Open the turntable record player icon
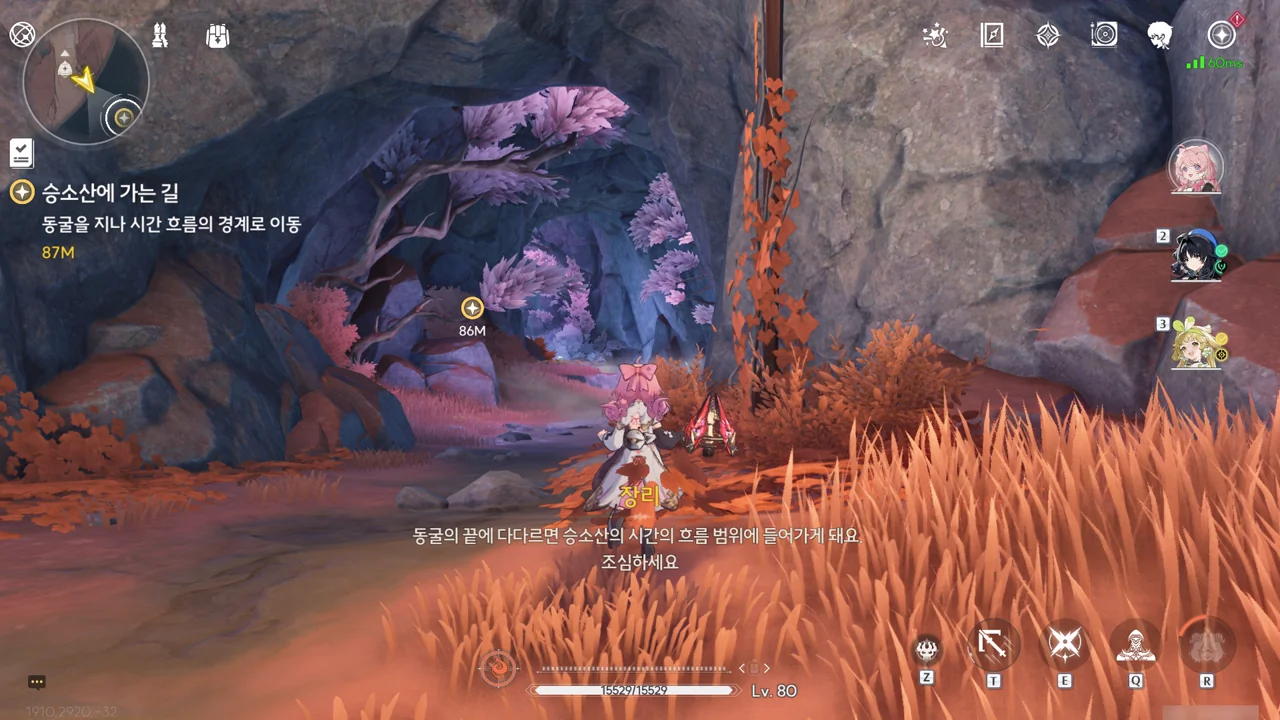This screenshot has height=720, width=1280. [1104, 36]
